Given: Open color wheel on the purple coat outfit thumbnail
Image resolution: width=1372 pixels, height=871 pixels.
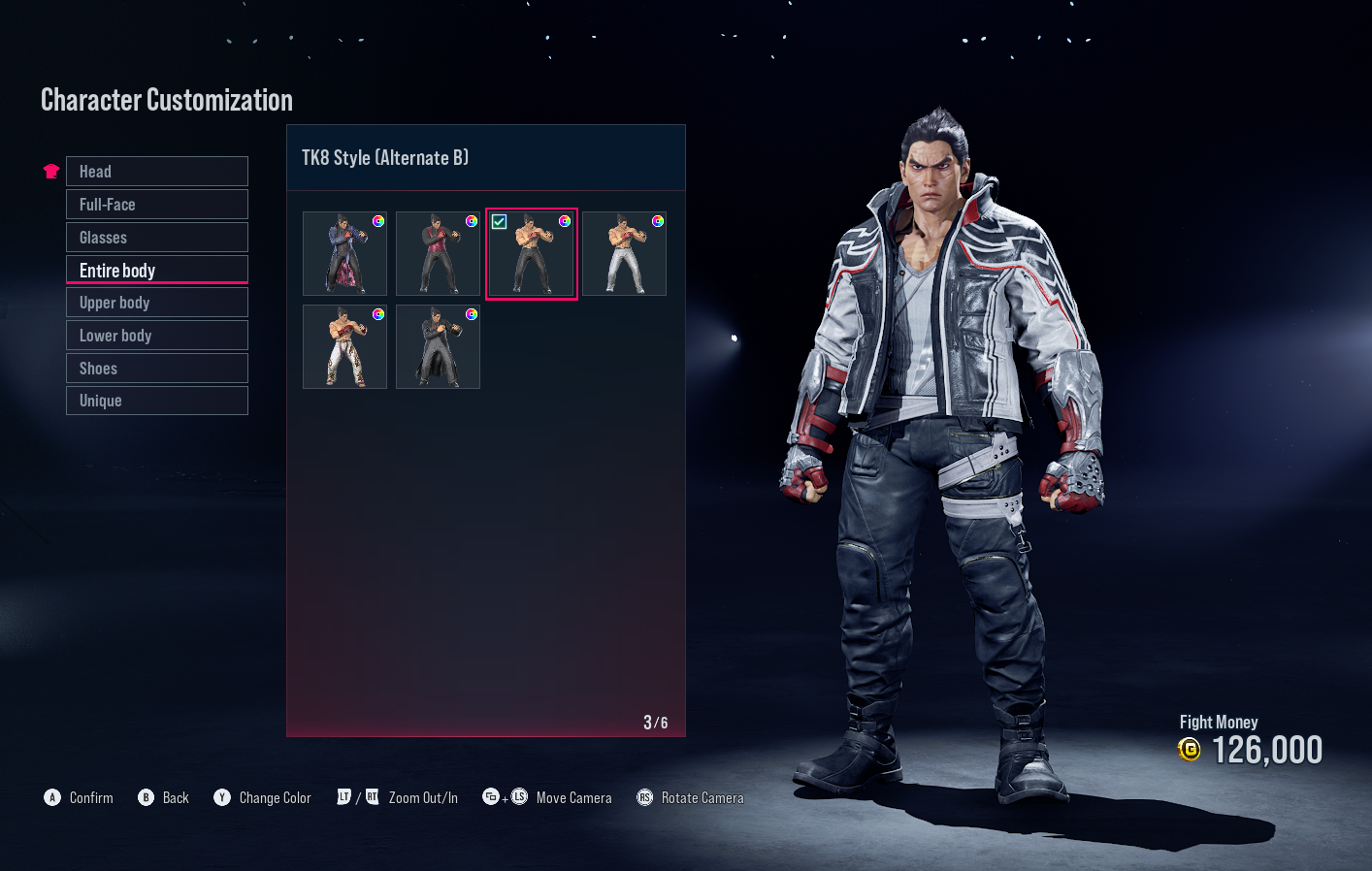Looking at the screenshot, I should click(378, 220).
